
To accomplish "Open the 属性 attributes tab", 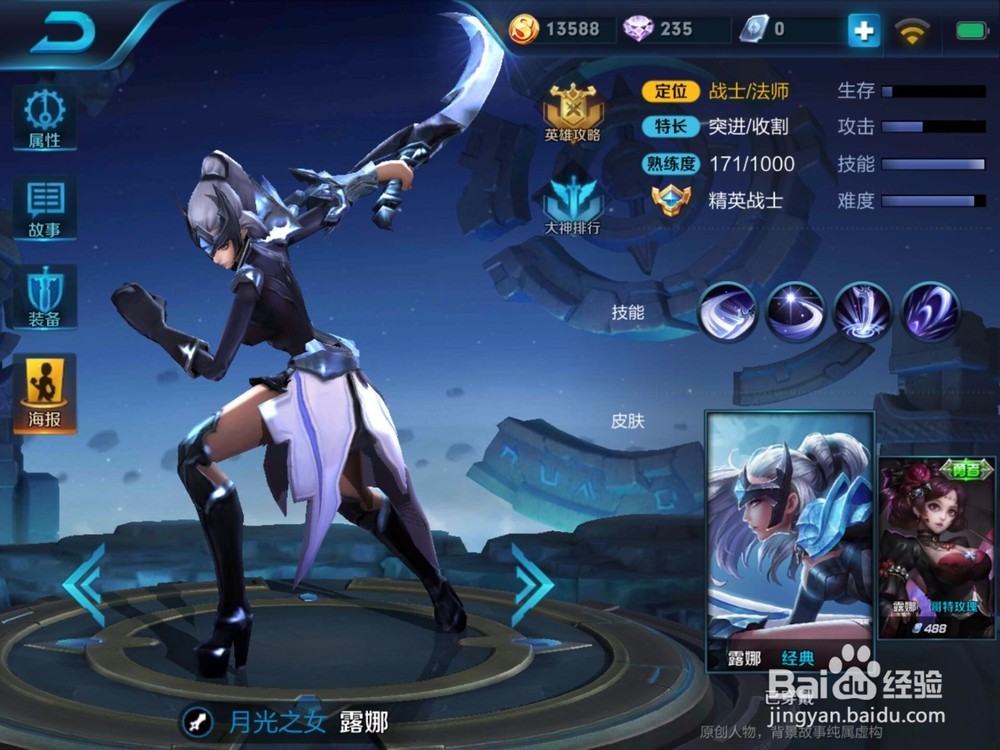I will click(44, 119).
